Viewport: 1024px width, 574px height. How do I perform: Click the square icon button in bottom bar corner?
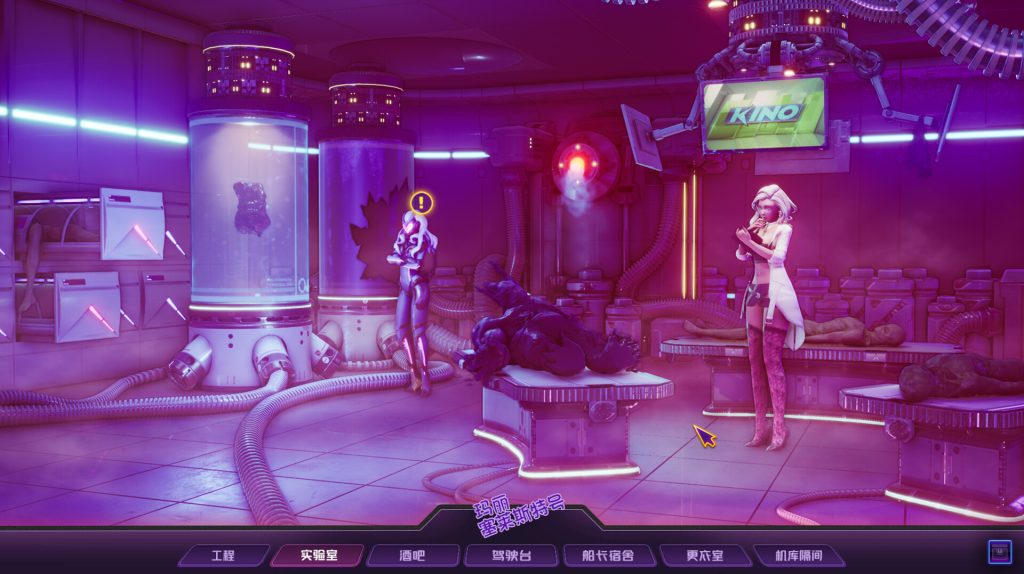[x=996, y=551]
